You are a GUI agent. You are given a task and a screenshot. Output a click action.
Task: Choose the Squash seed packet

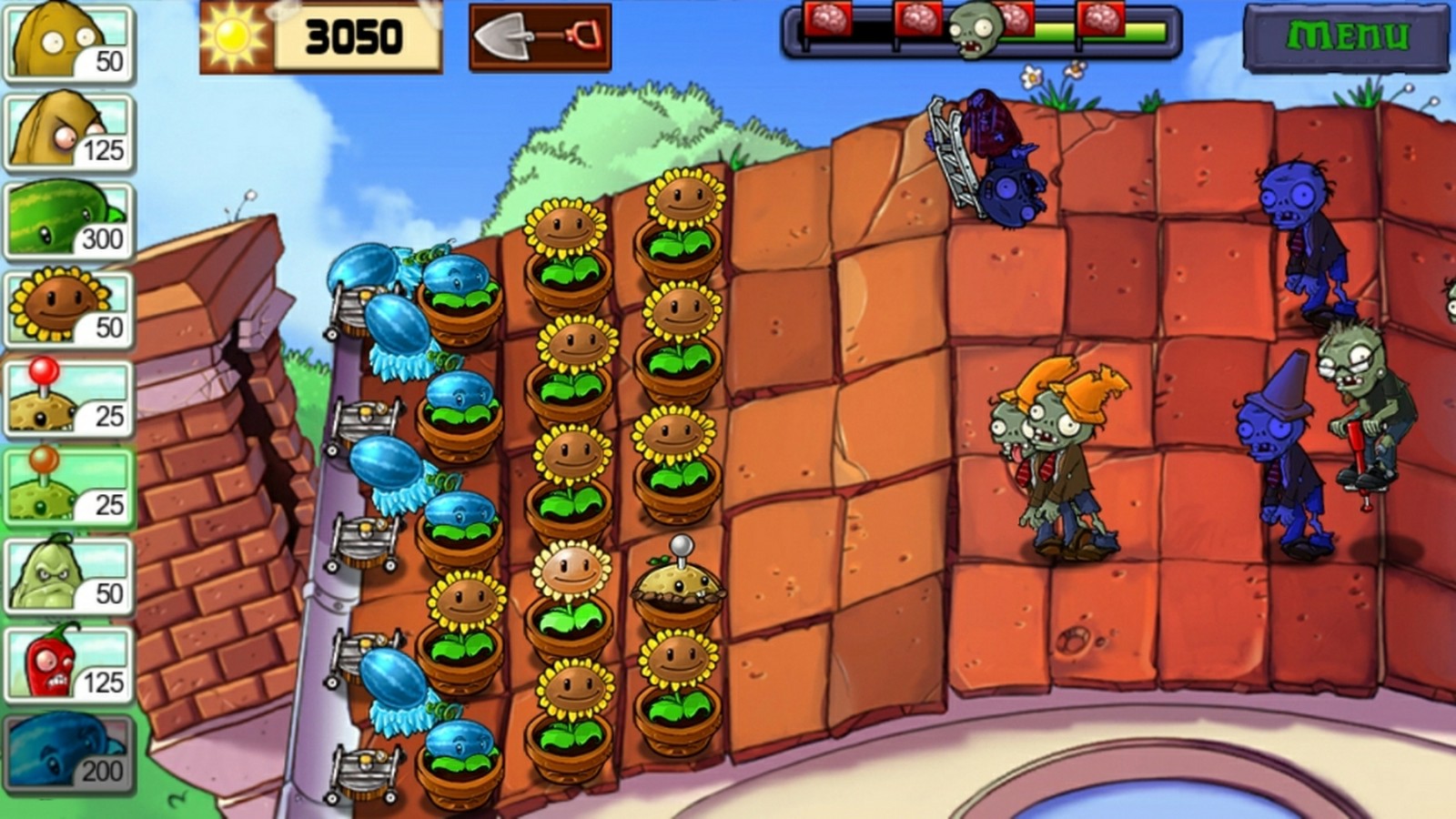click(x=69, y=575)
